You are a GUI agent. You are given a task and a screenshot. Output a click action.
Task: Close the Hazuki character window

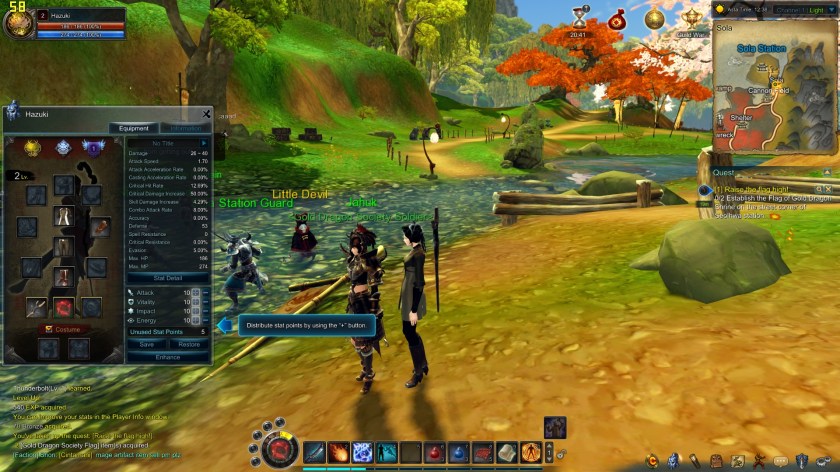[x=207, y=114]
